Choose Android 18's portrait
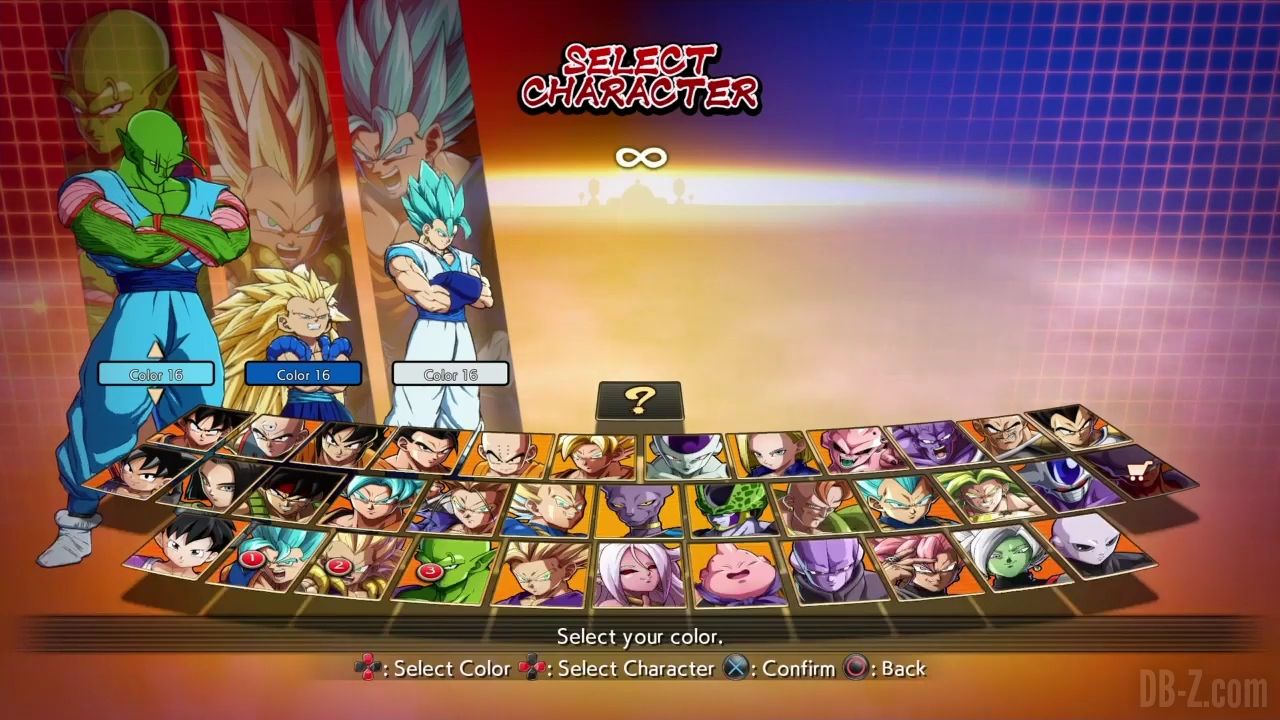This screenshot has height=720, width=1280. pyautogui.click(x=772, y=454)
